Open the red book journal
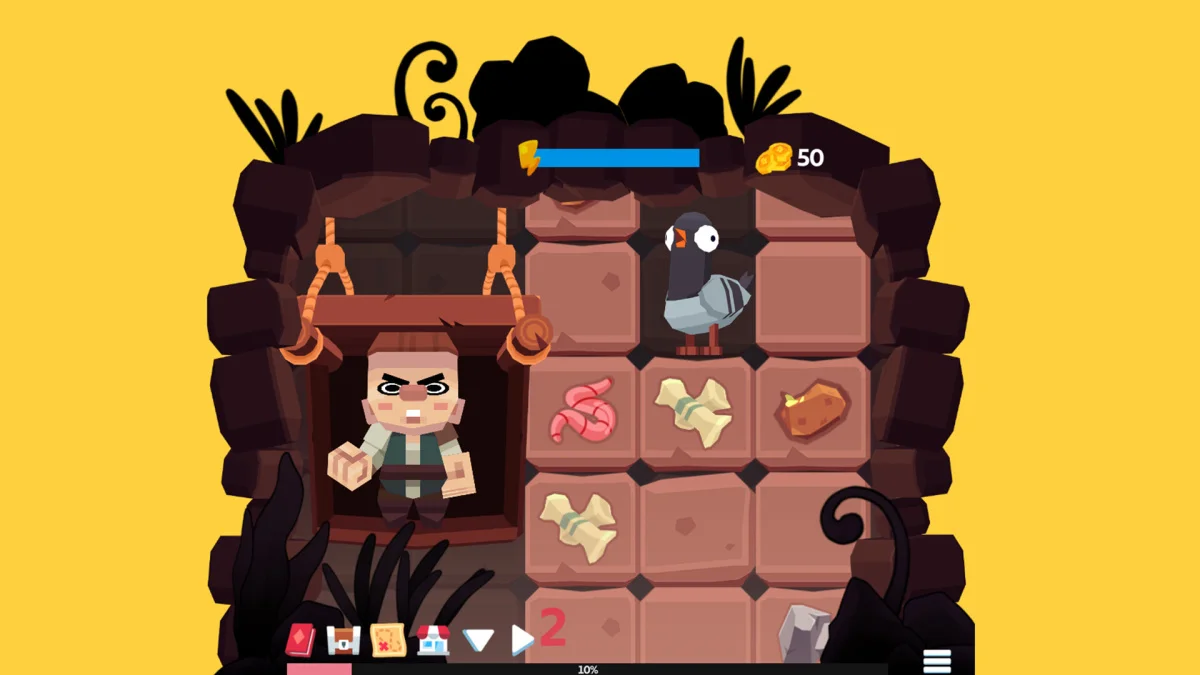Screen dimensions: 1200x675 click(300, 639)
